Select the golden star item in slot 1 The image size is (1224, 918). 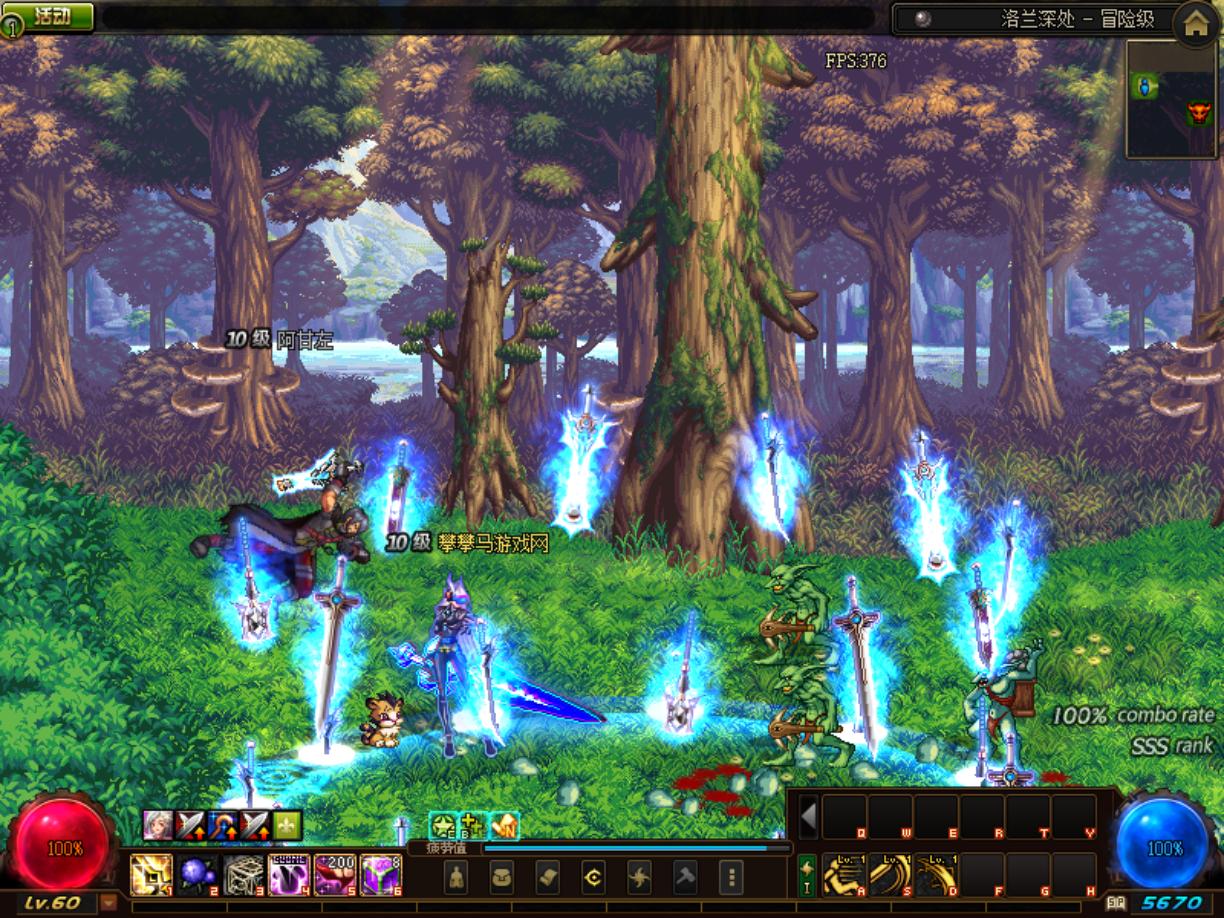coord(151,875)
